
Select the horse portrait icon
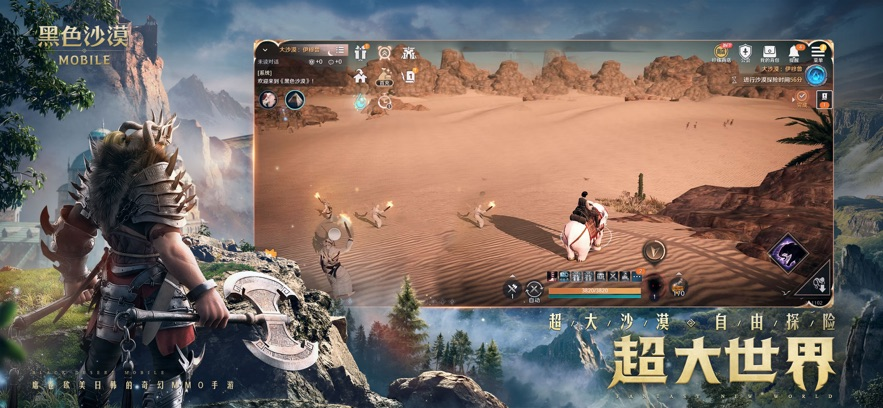(268, 99)
